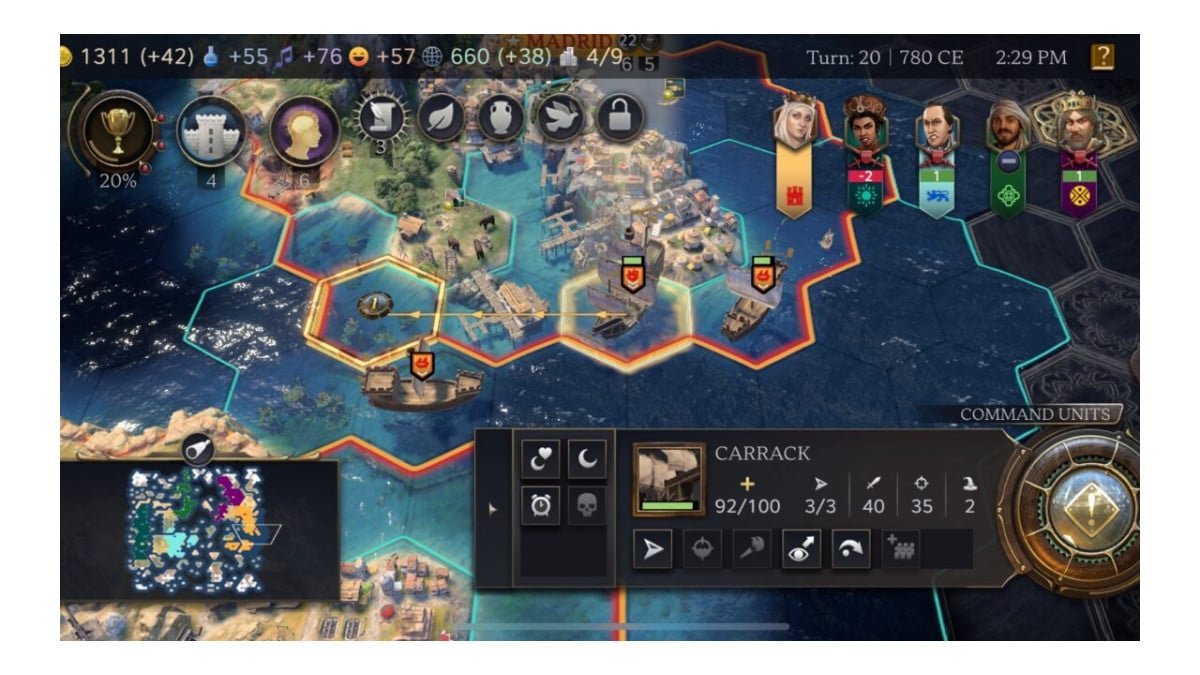Viewport: 1200px width, 675px height.
Task: Click the gold head portrait button
Action: tap(303, 132)
